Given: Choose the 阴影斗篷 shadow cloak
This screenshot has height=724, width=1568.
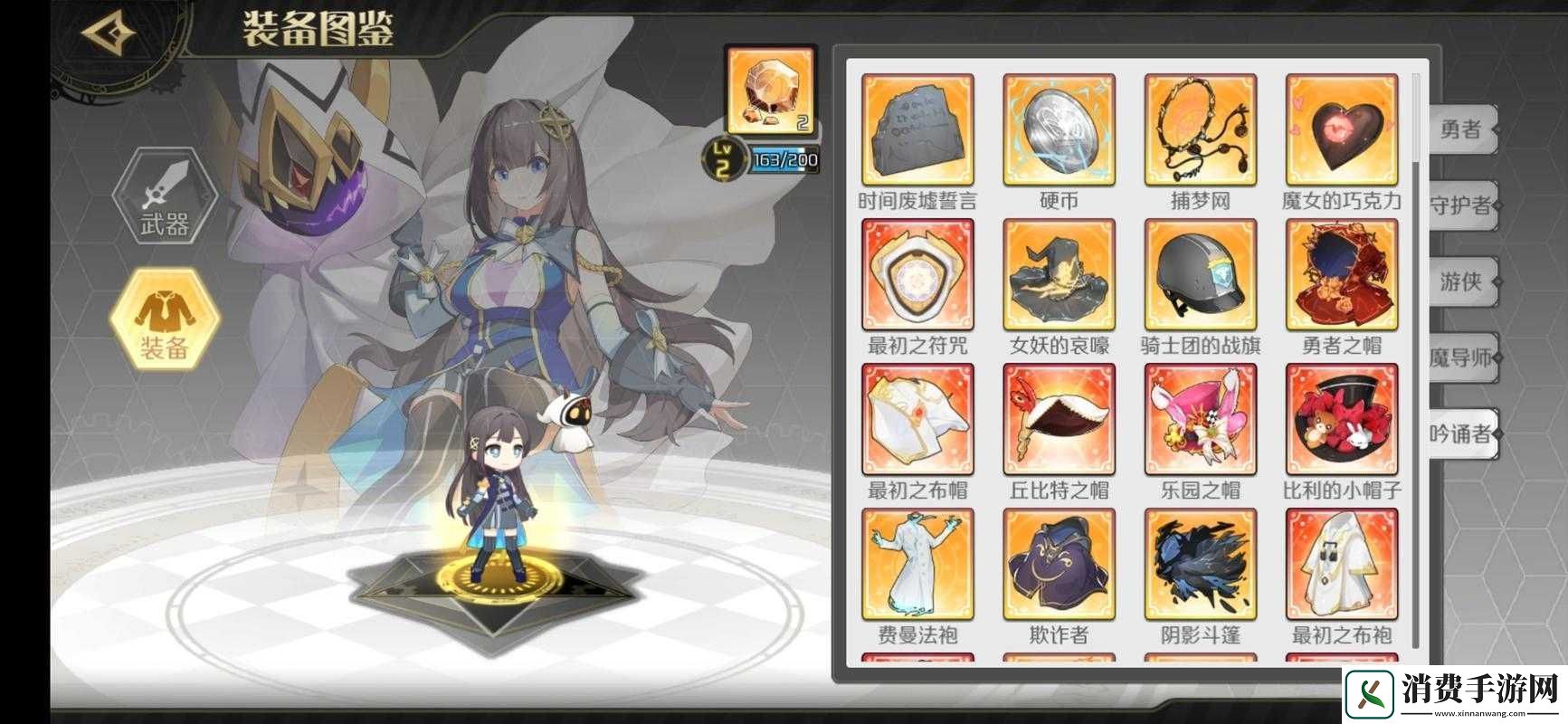Looking at the screenshot, I should [1201, 565].
